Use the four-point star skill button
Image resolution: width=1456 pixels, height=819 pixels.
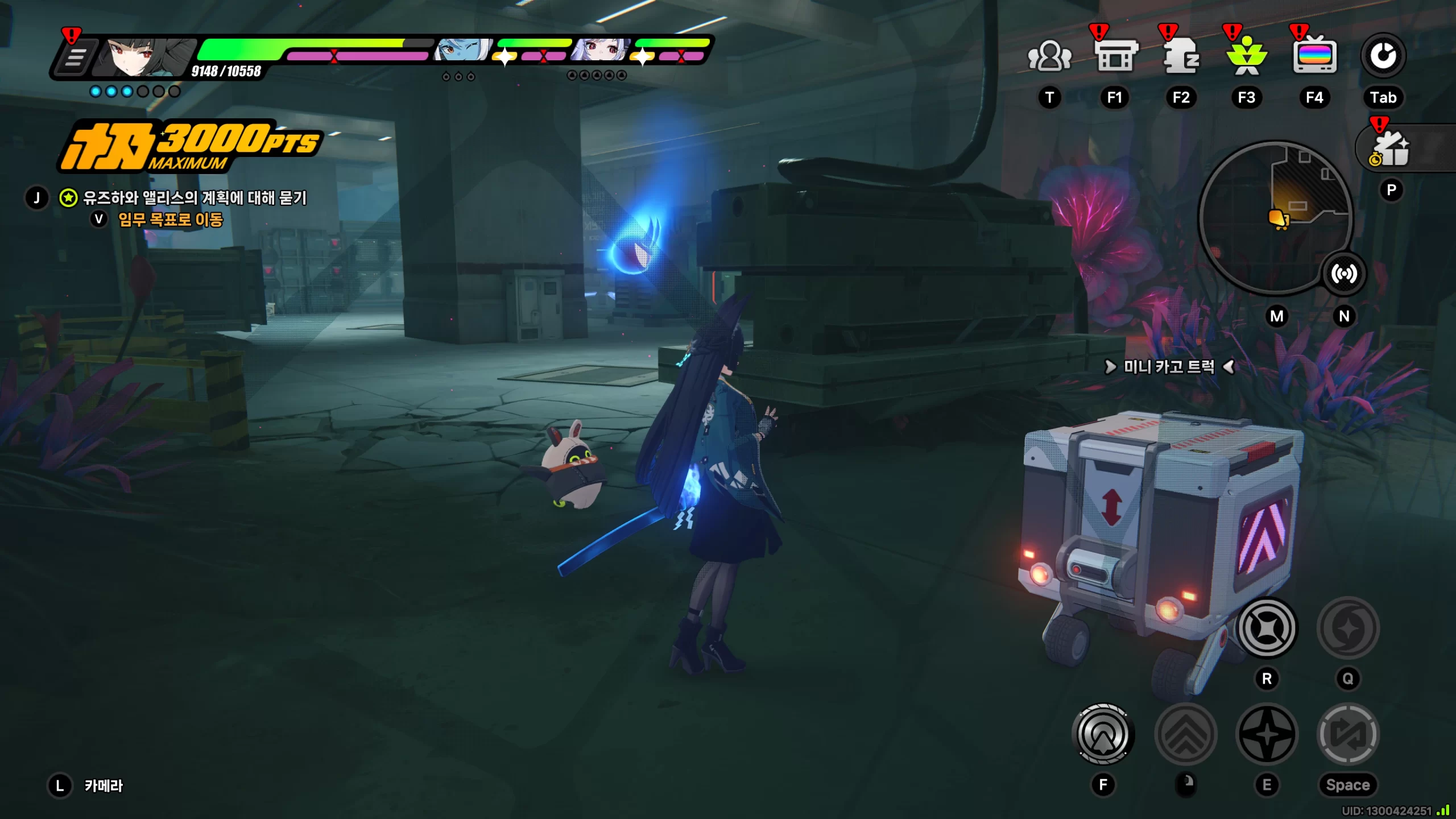[1267, 734]
